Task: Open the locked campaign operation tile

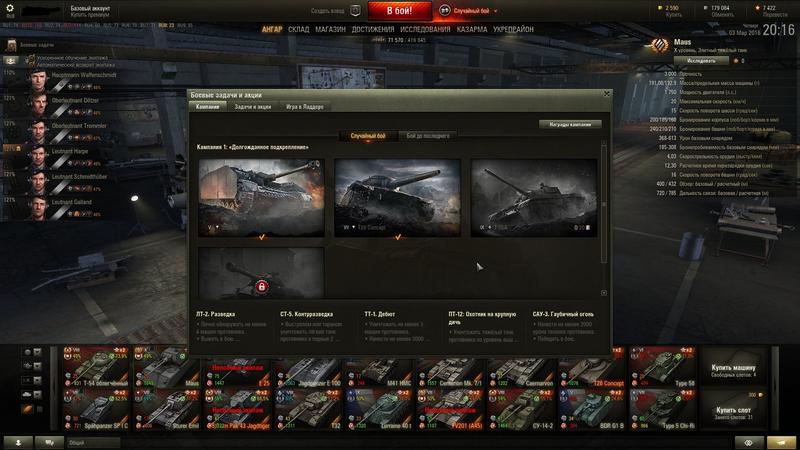Action: tap(261, 275)
